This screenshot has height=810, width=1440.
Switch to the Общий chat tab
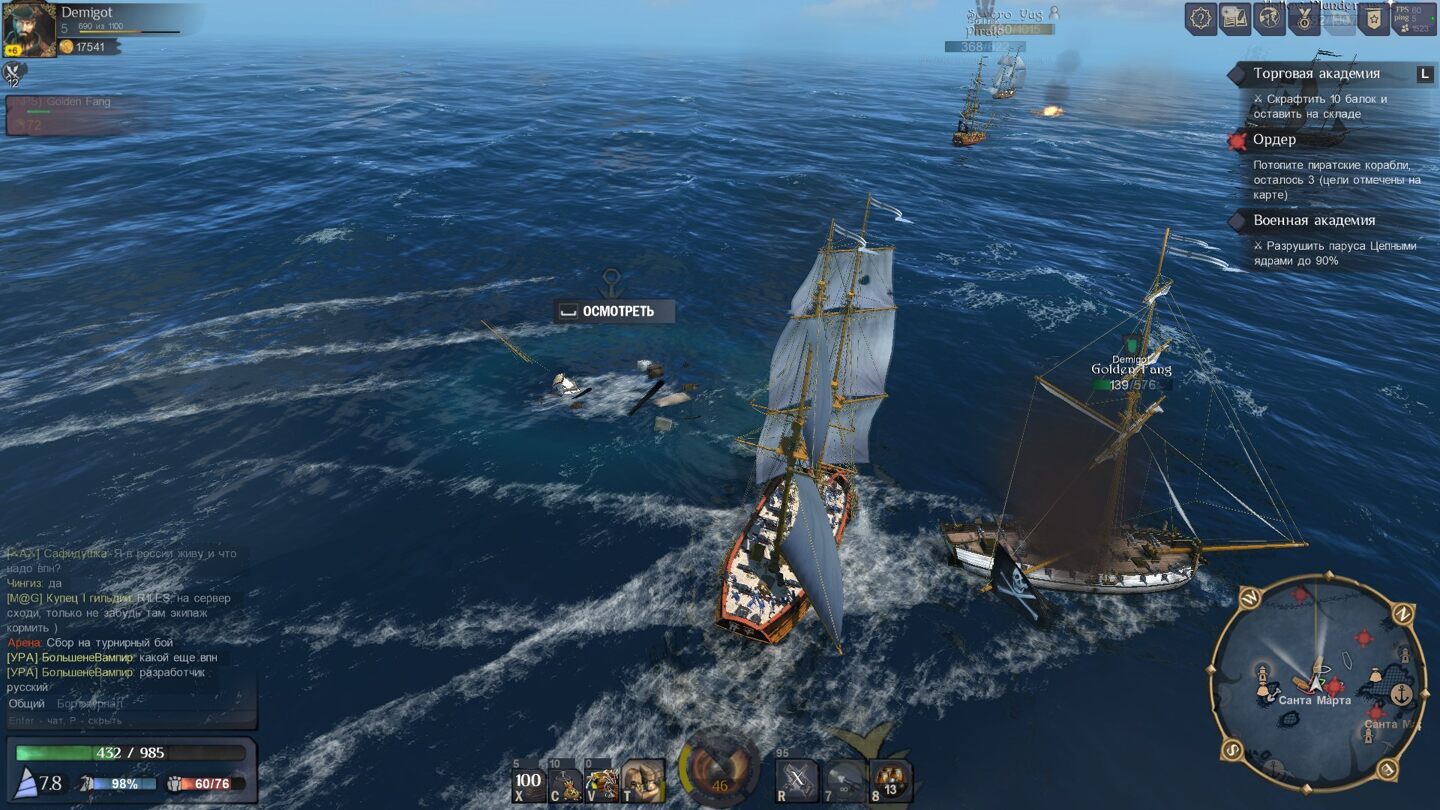(26, 704)
